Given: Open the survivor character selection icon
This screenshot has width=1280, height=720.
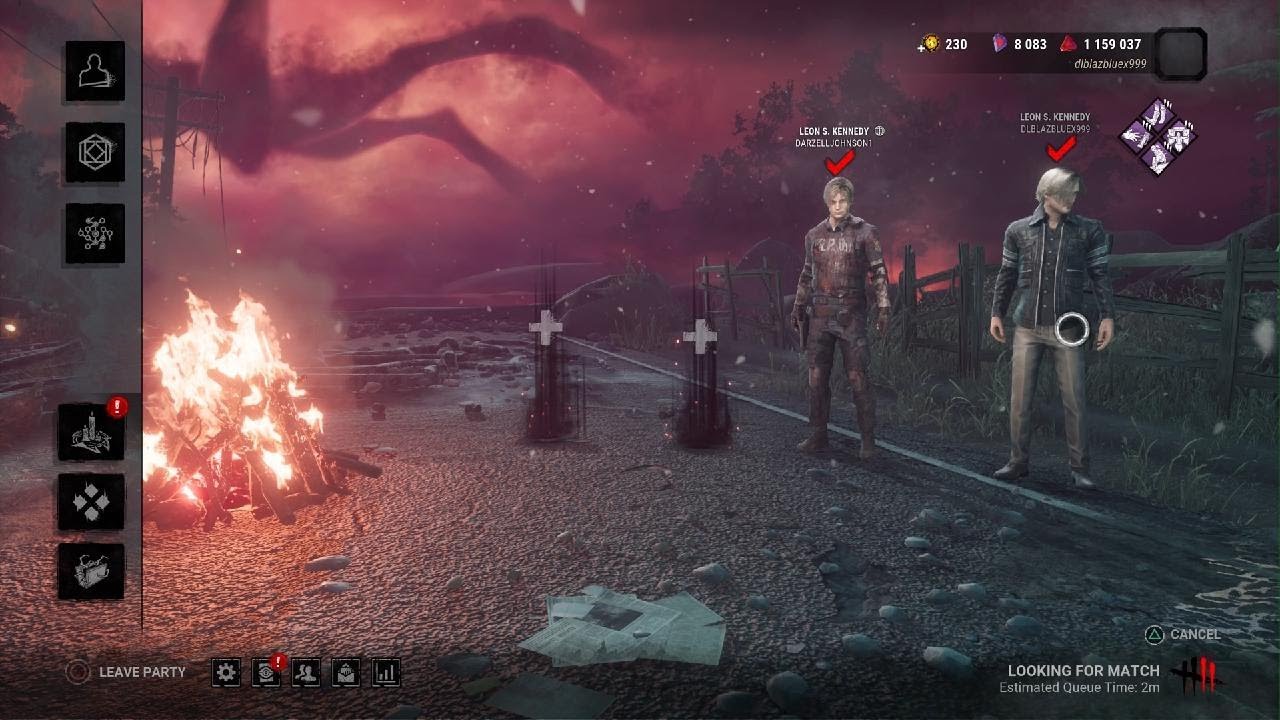Looking at the screenshot, I should coord(96,71).
